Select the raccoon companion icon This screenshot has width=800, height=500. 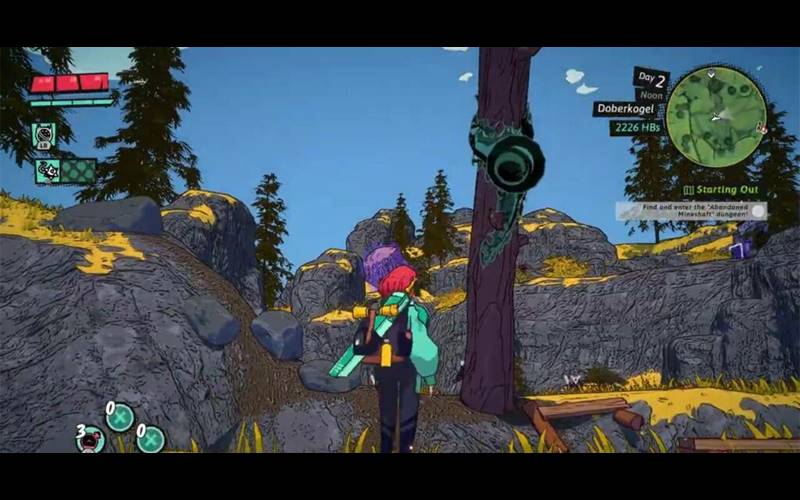48,171
